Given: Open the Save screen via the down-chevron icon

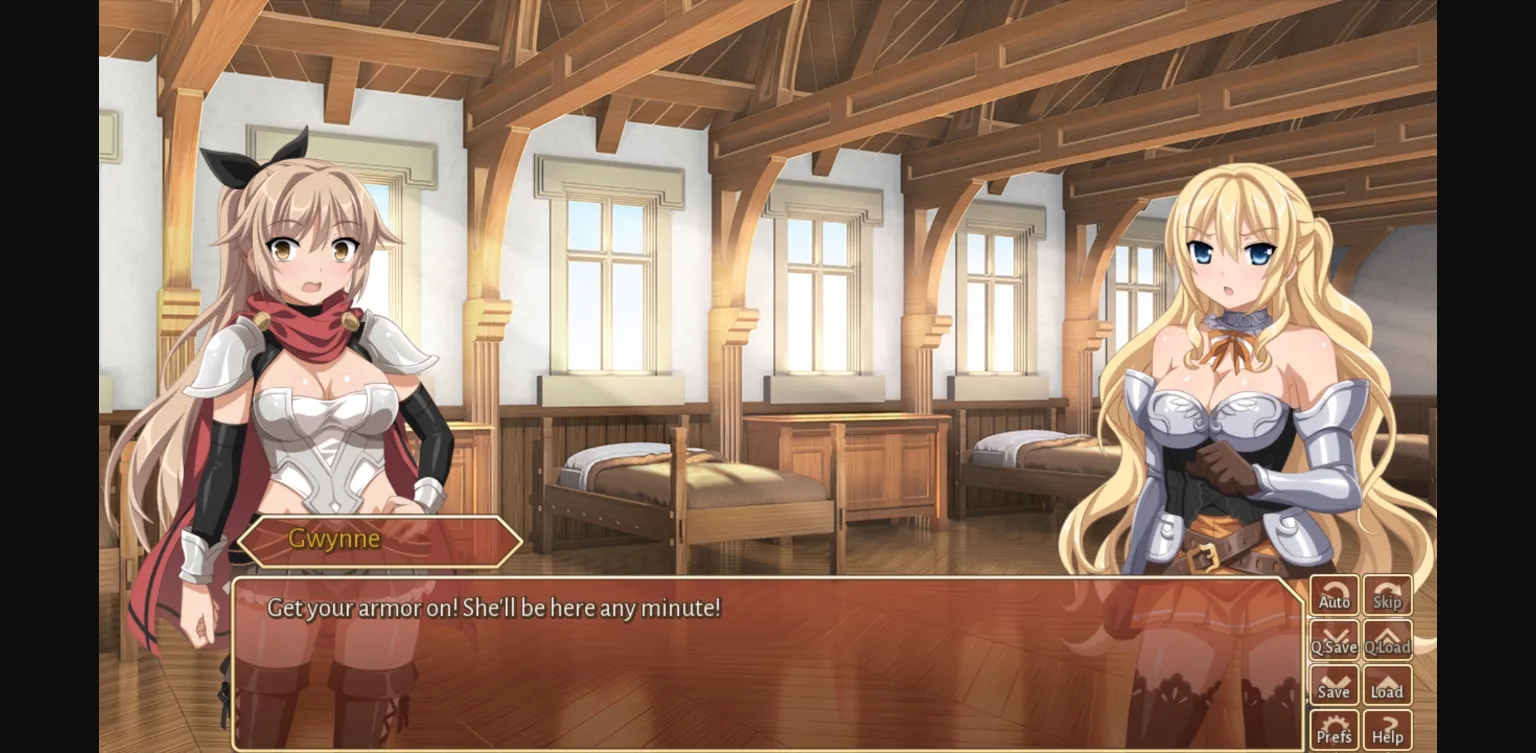Looking at the screenshot, I should point(1334,685).
